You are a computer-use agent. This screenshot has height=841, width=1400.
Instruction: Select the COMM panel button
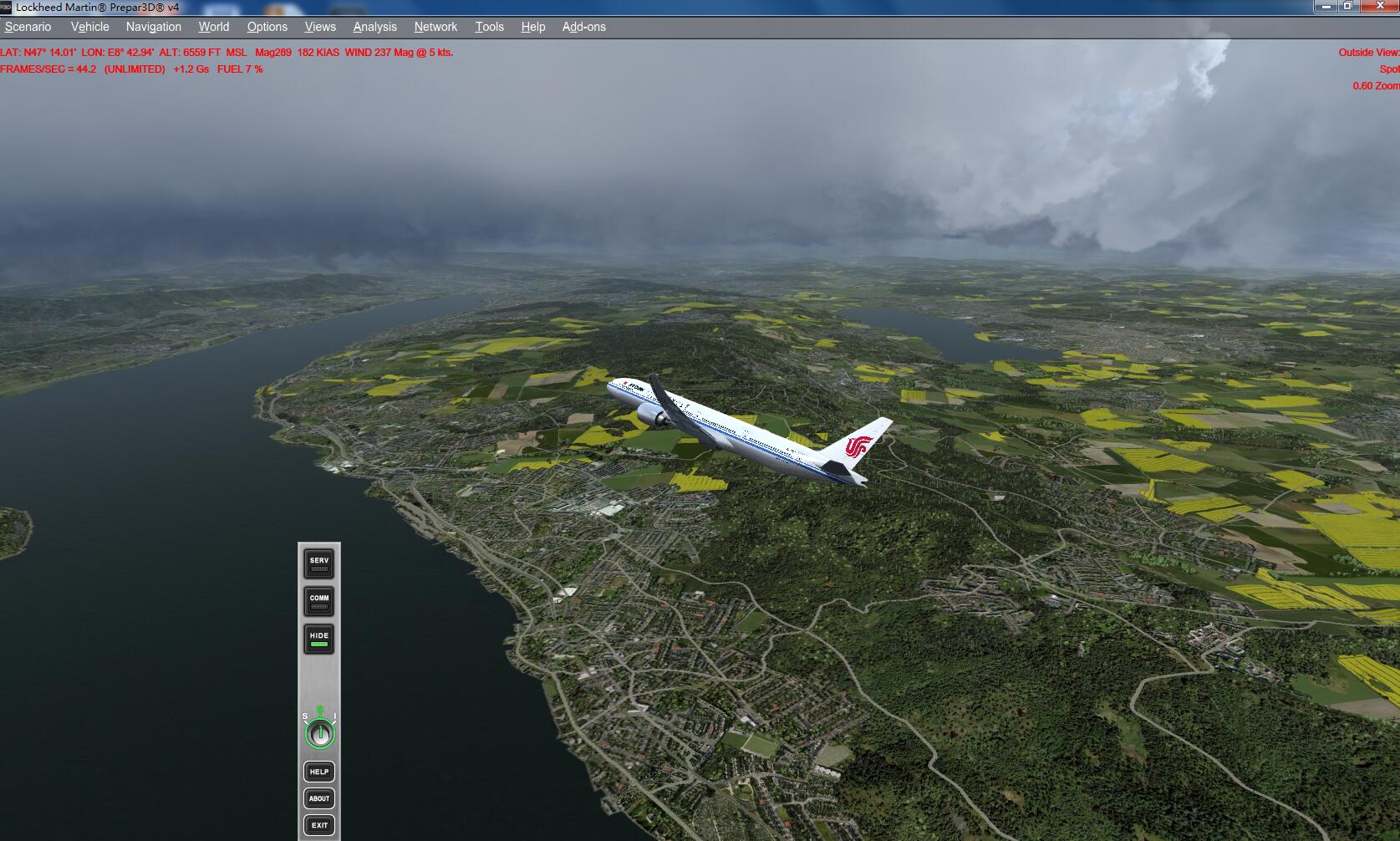319,601
